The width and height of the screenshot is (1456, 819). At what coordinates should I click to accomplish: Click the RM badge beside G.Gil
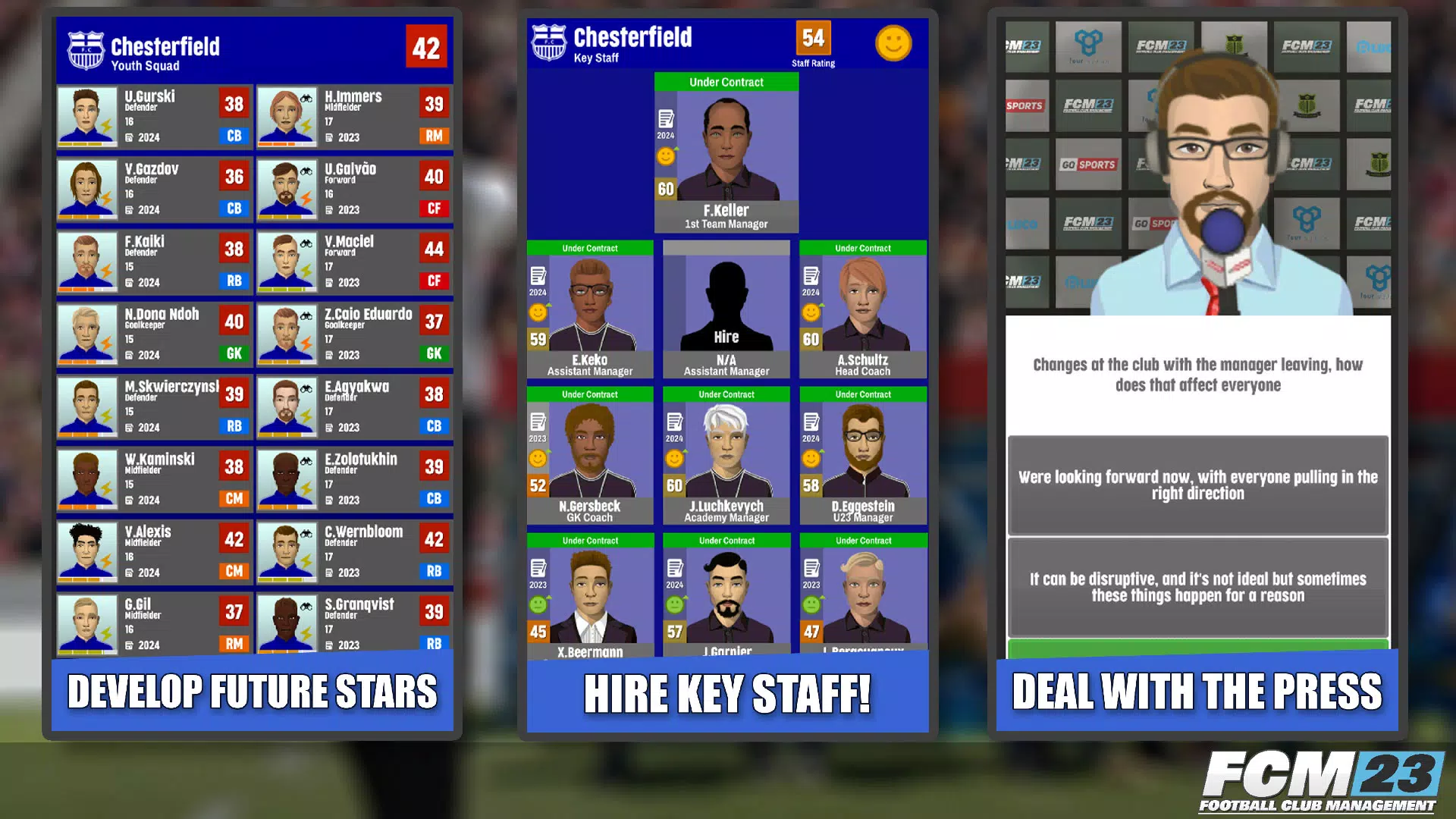[x=234, y=644]
